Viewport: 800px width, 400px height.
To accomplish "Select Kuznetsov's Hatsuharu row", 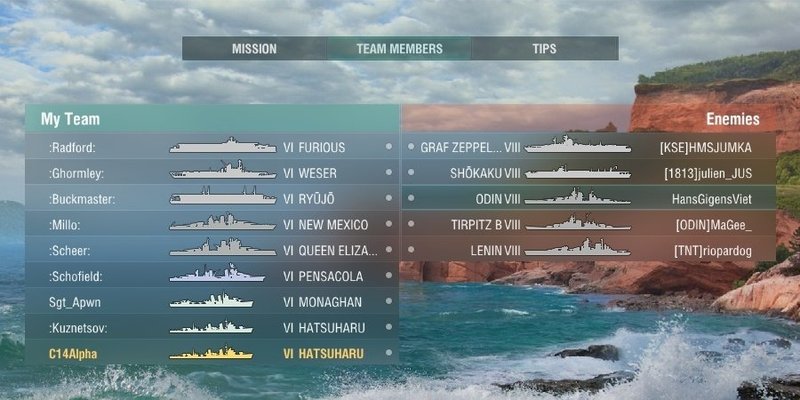I will [212, 327].
